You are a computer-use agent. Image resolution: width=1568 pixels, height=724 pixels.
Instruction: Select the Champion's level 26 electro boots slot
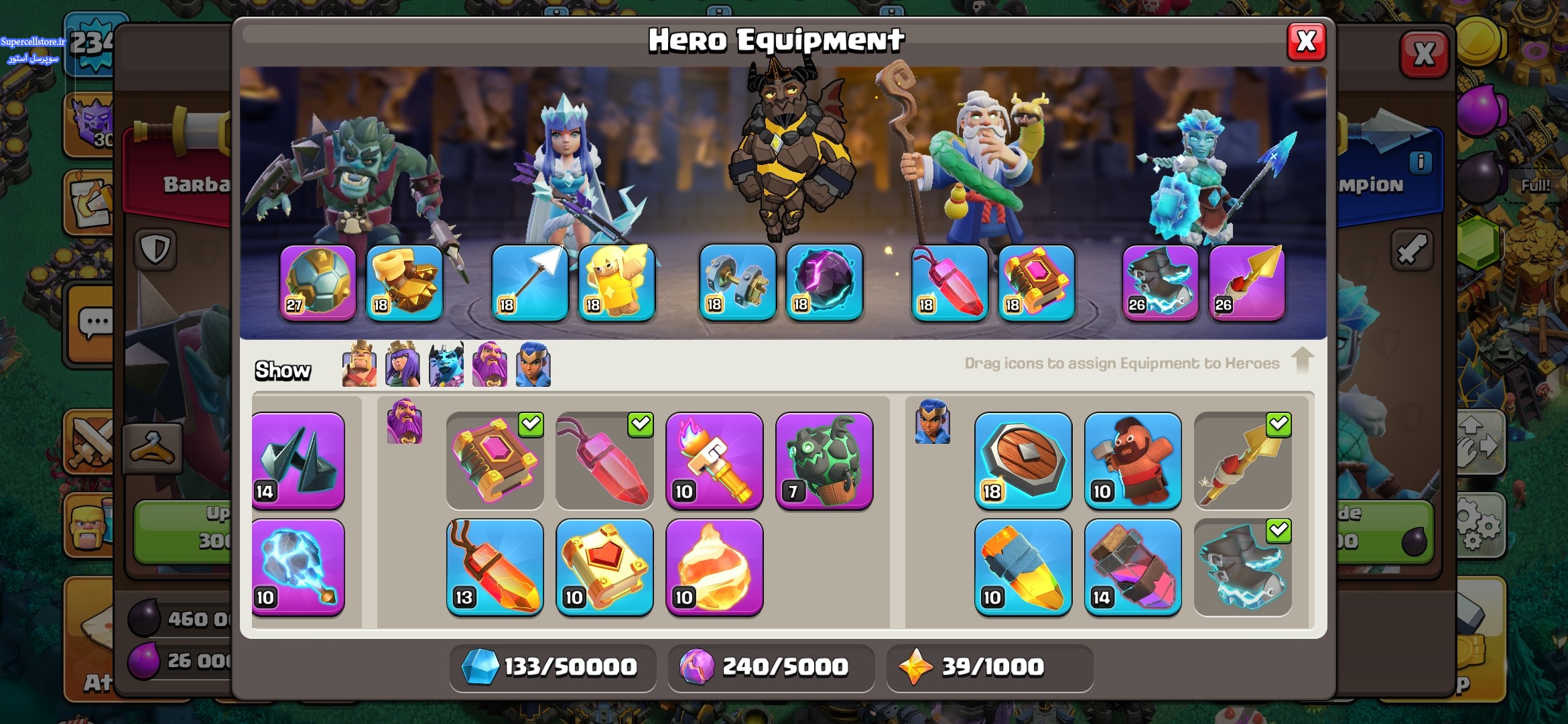pos(1160,282)
